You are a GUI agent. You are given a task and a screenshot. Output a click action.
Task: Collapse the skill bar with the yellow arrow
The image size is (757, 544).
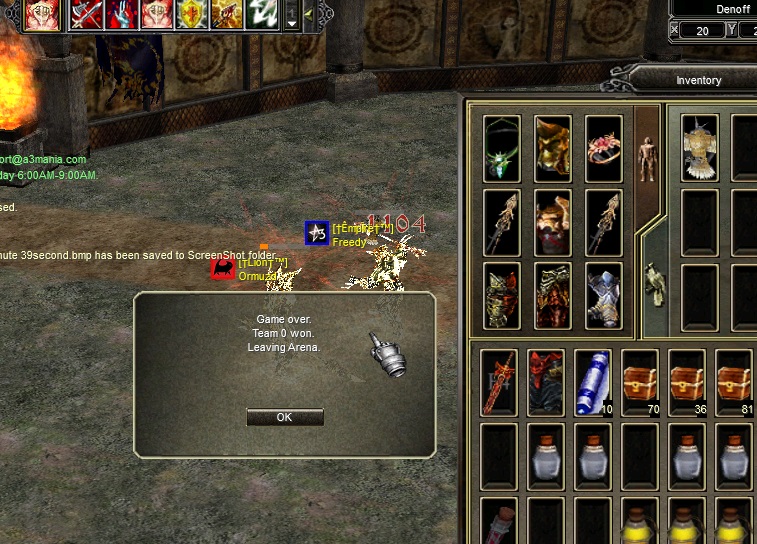pyautogui.click(x=307, y=14)
